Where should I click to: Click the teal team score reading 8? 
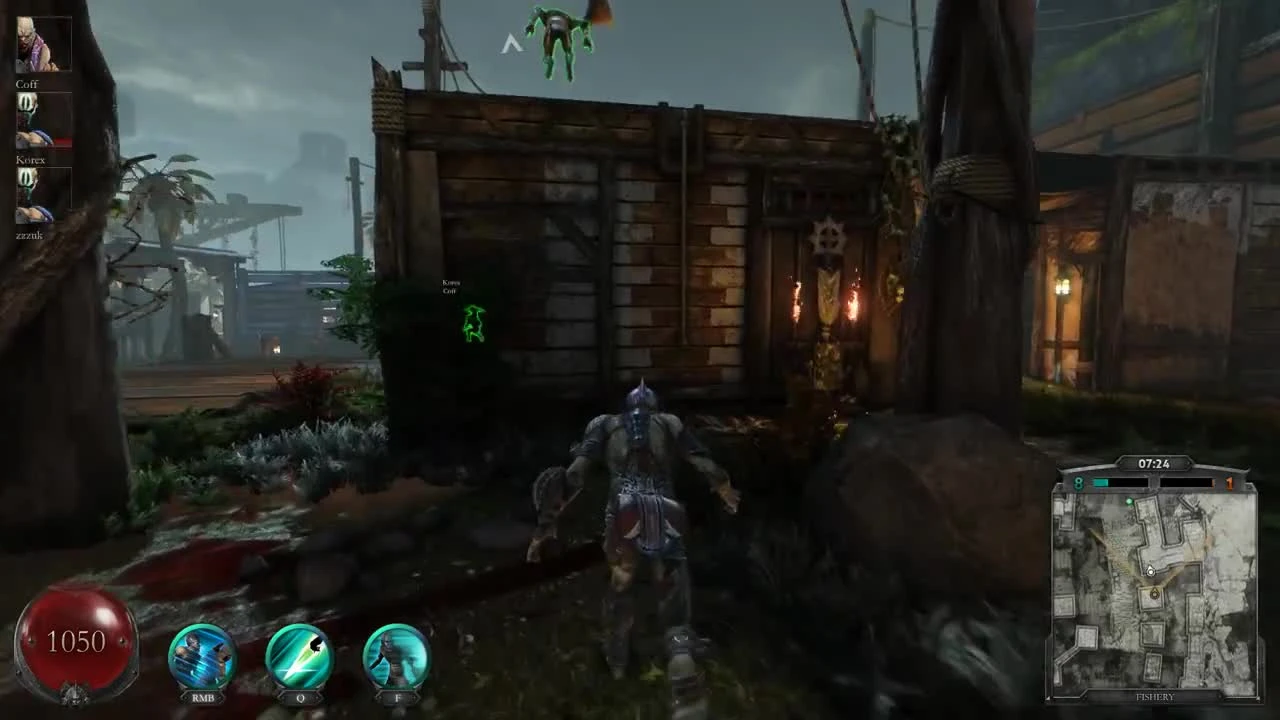1078,483
